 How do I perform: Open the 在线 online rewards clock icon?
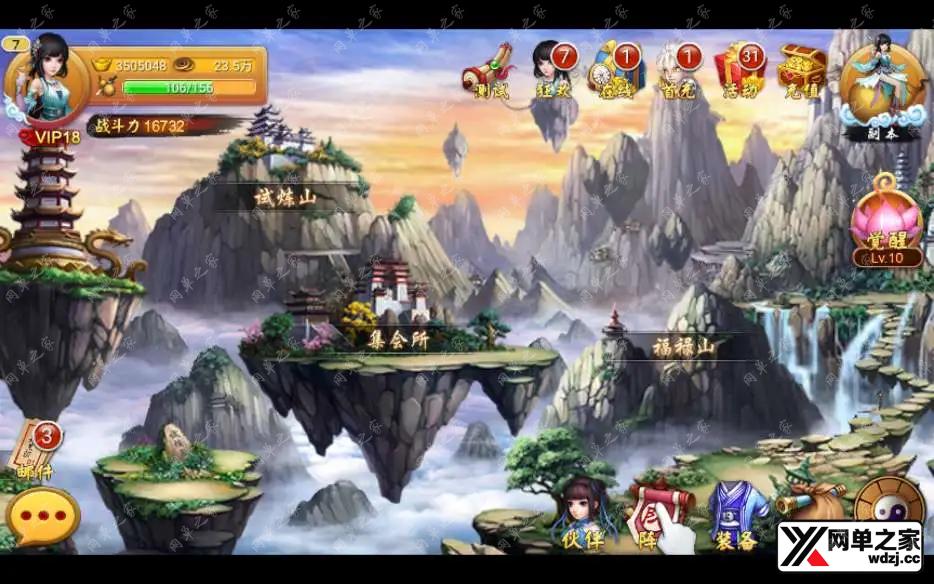pyautogui.click(x=614, y=70)
